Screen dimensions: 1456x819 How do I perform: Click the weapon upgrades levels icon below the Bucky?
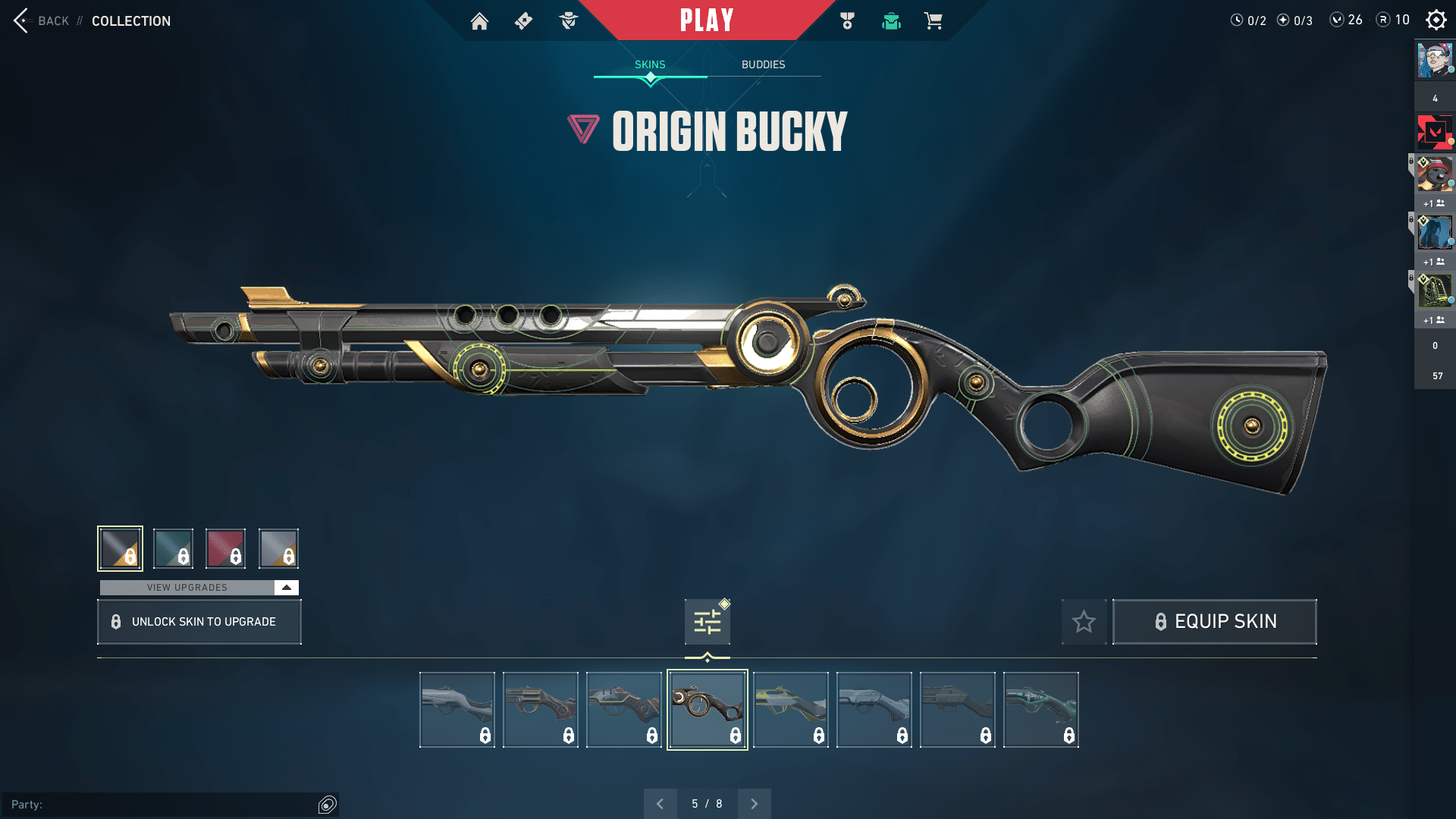(x=707, y=621)
